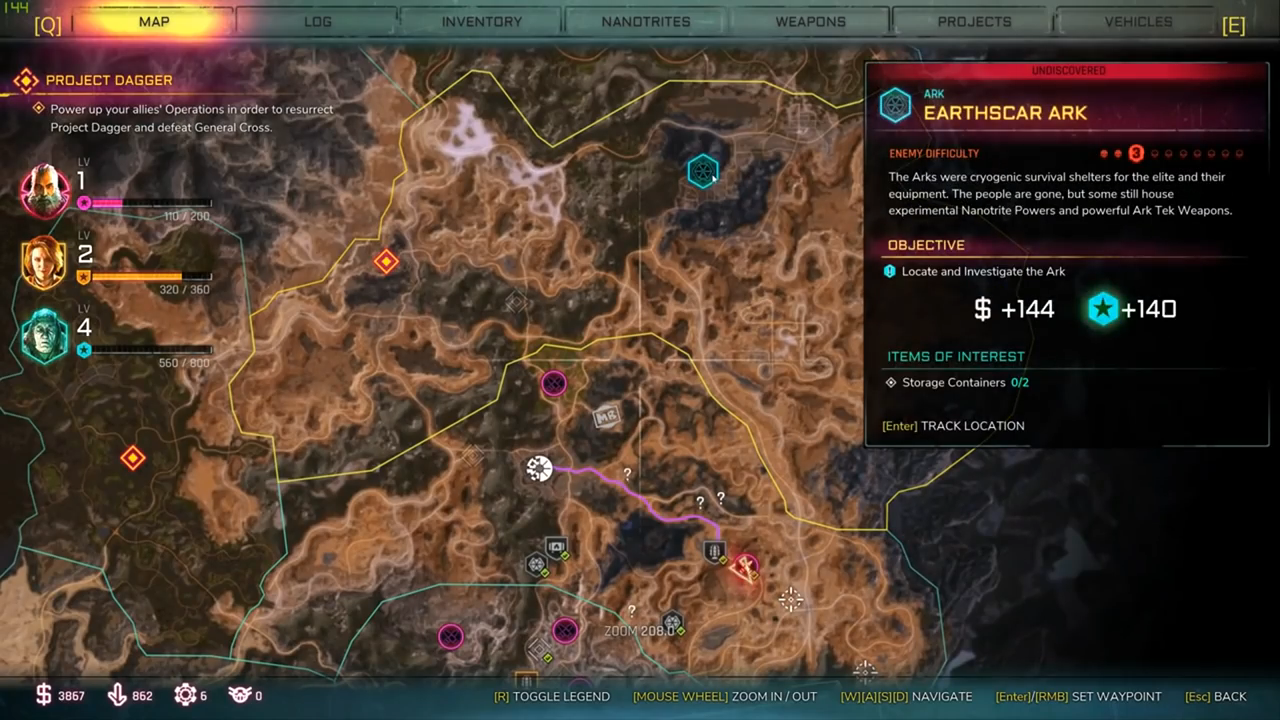Screen dimensions: 1280x720
Task: Select the Map tab
Action: [153, 21]
